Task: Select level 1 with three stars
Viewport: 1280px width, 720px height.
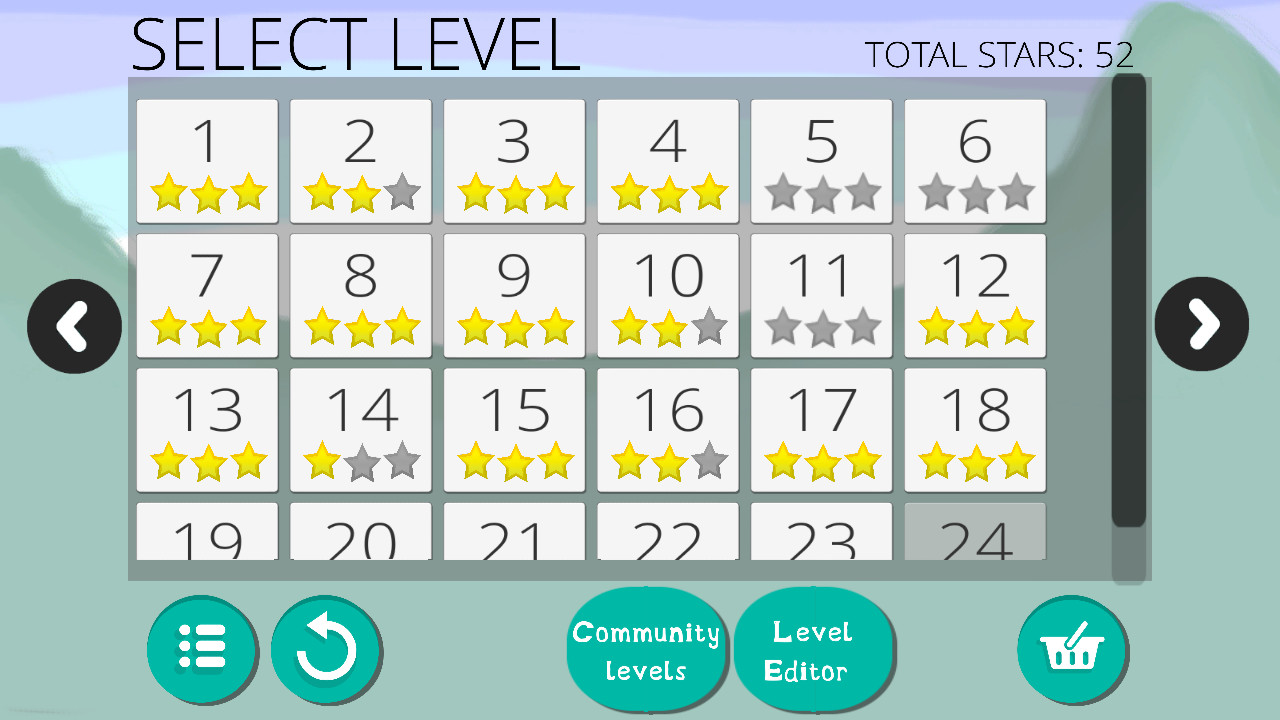Action: [x=206, y=161]
